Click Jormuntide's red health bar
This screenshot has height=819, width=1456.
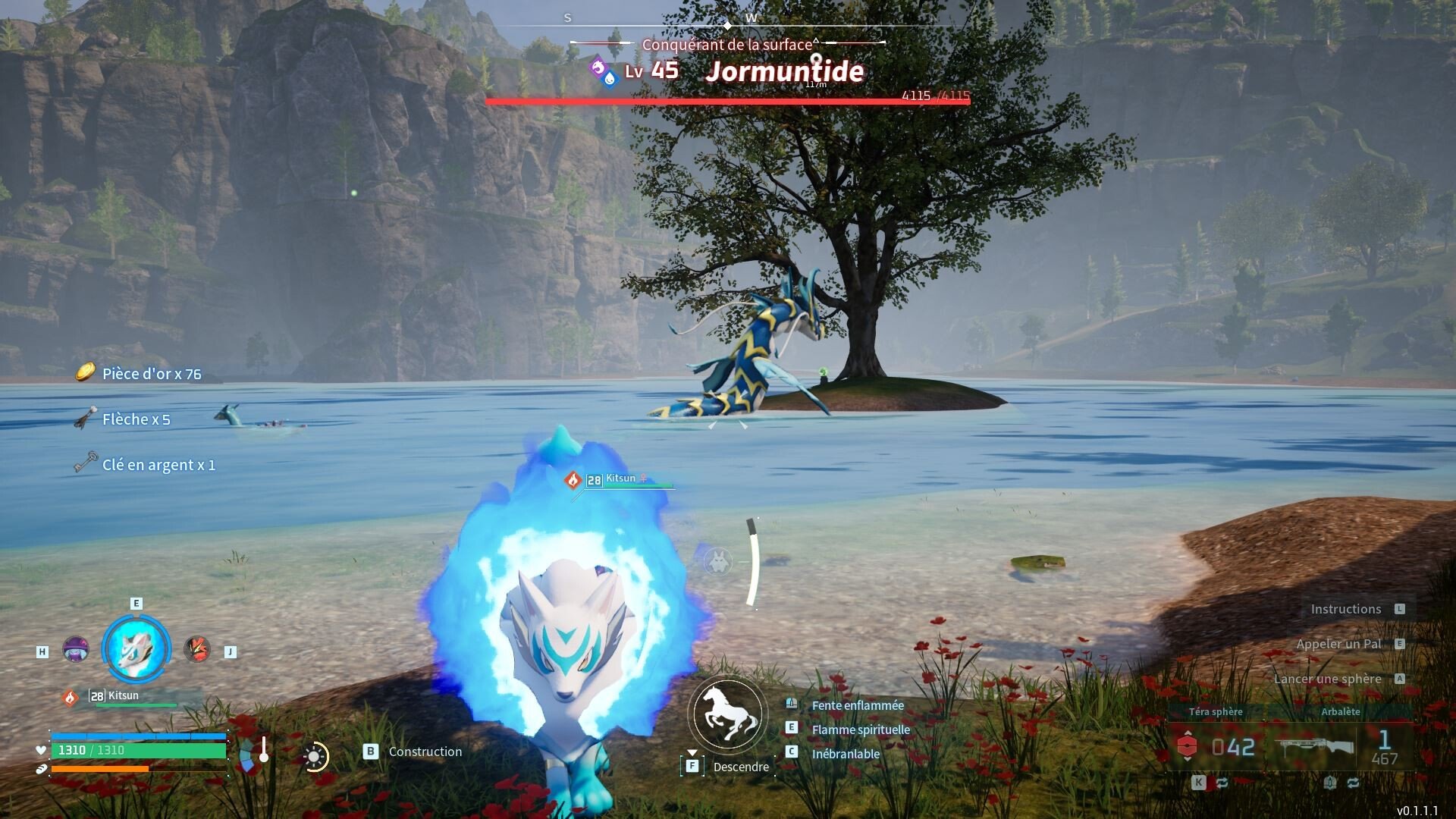tap(728, 99)
